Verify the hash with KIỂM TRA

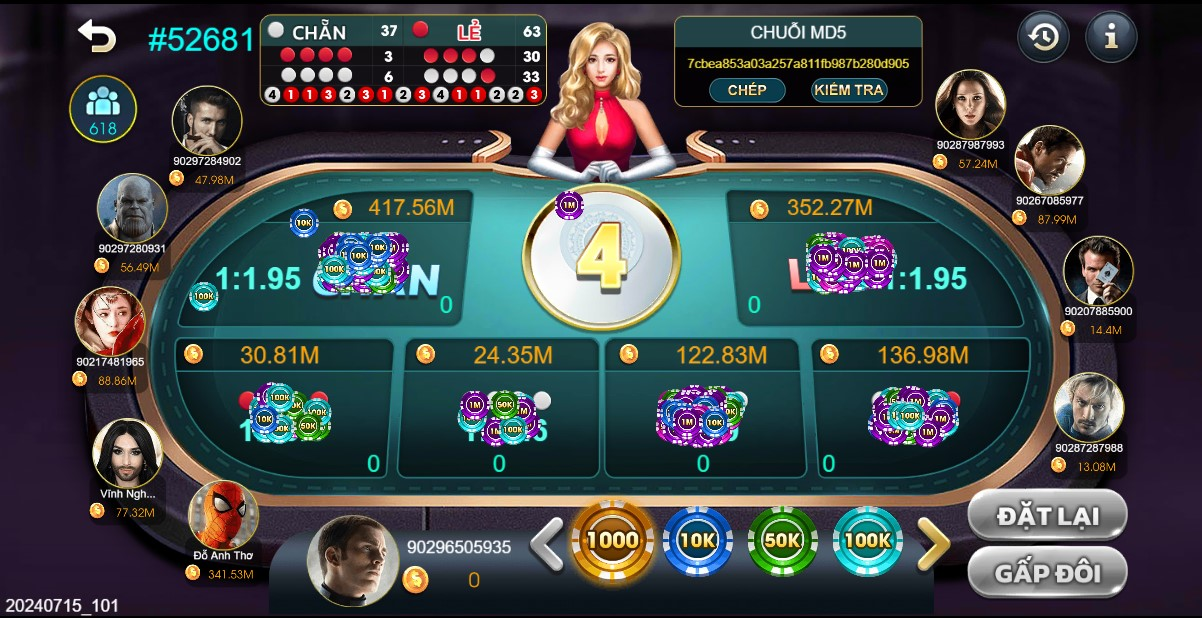849,90
